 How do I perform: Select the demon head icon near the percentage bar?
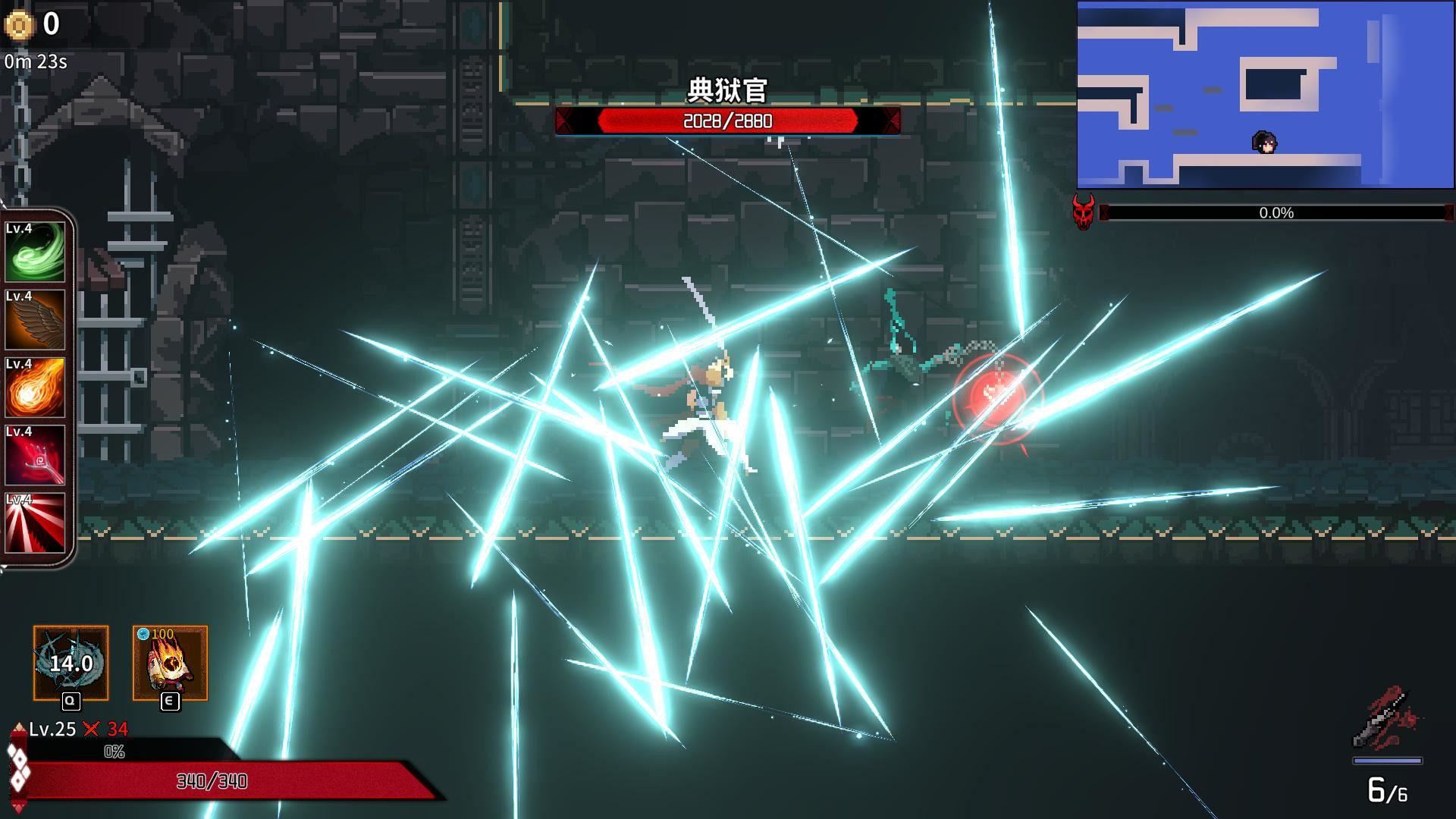click(x=1082, y=212)
